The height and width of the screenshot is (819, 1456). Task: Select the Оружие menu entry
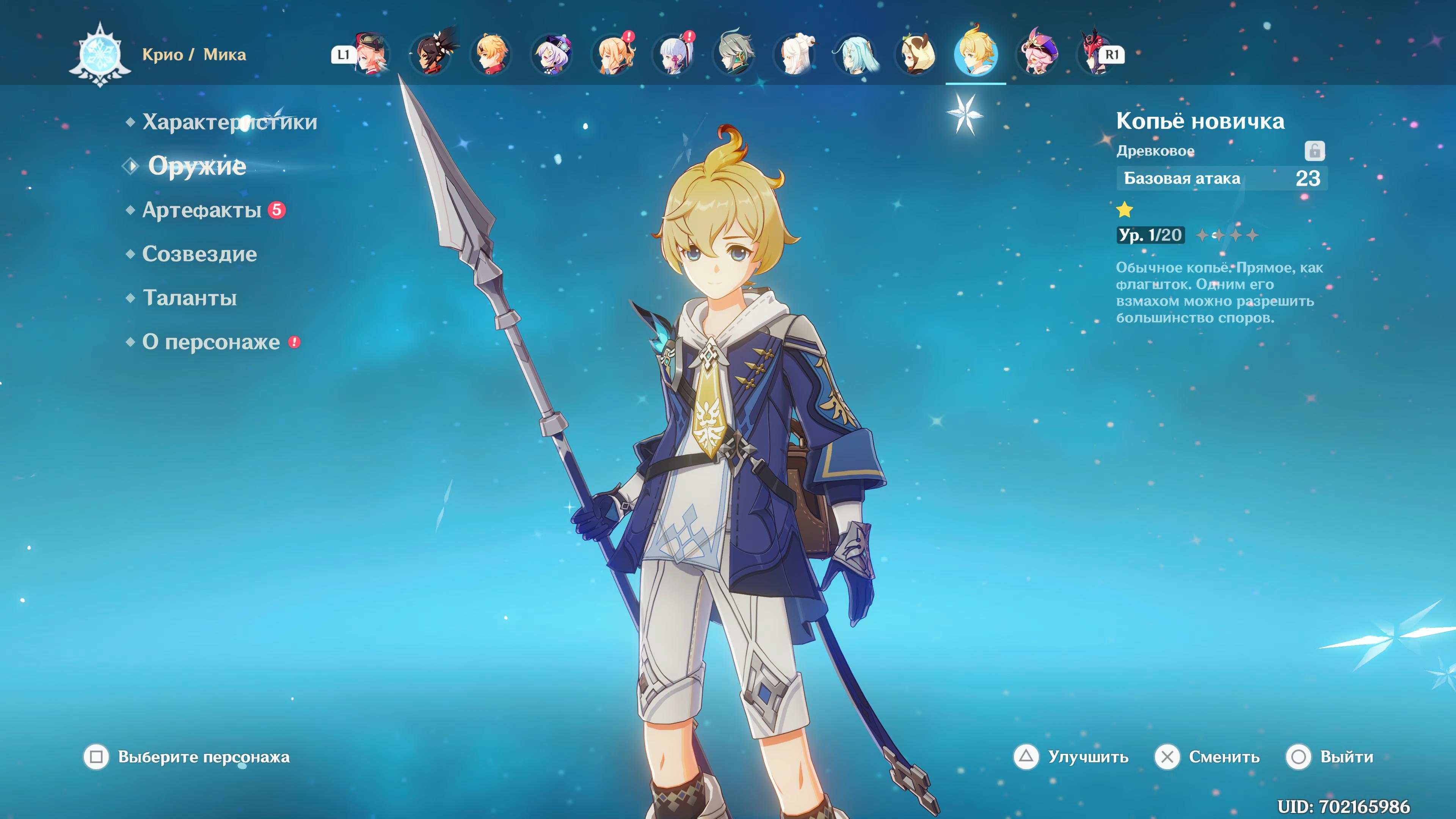pos(197,166)
